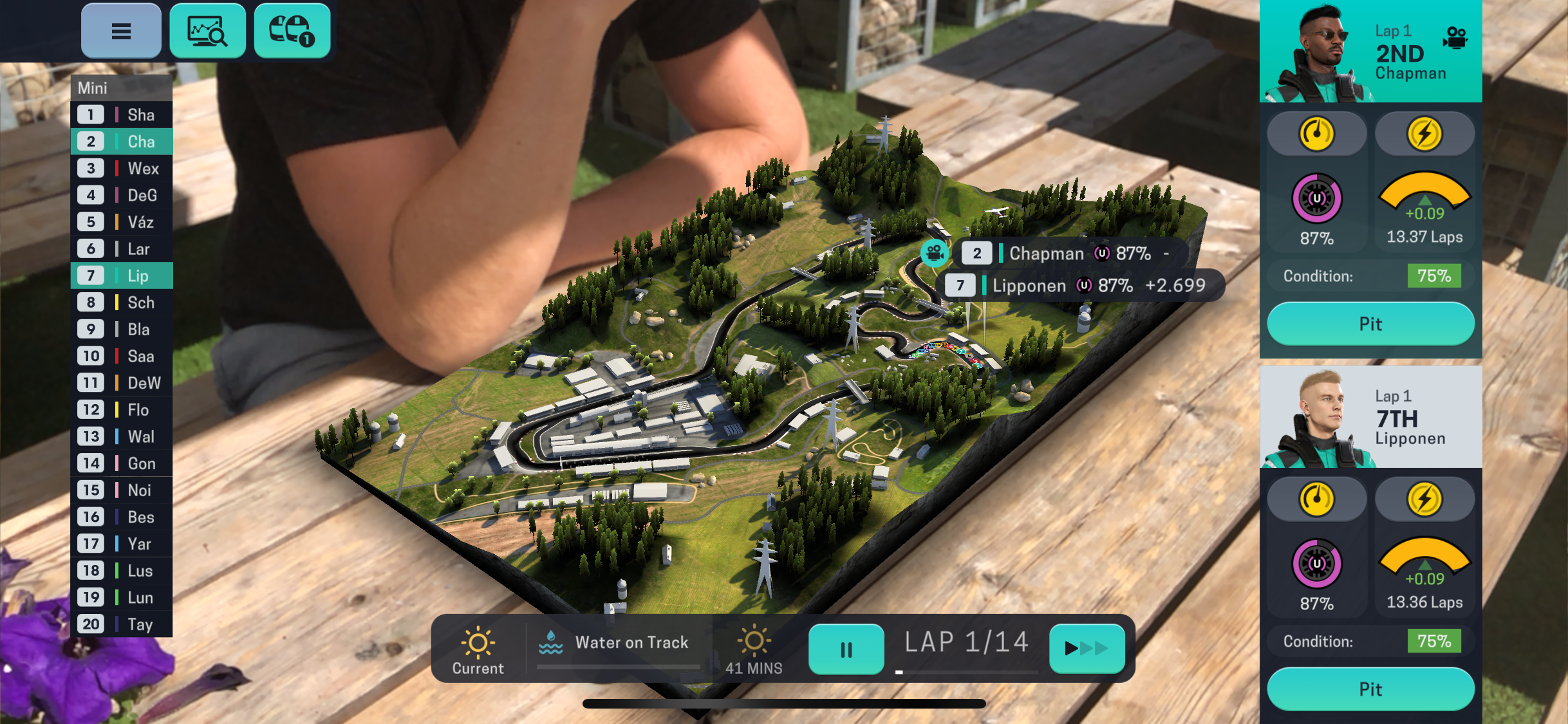Screen dimensions: 1568x724
Task: Change Lipponen's driving style gauge
Action: (1316, 499)
